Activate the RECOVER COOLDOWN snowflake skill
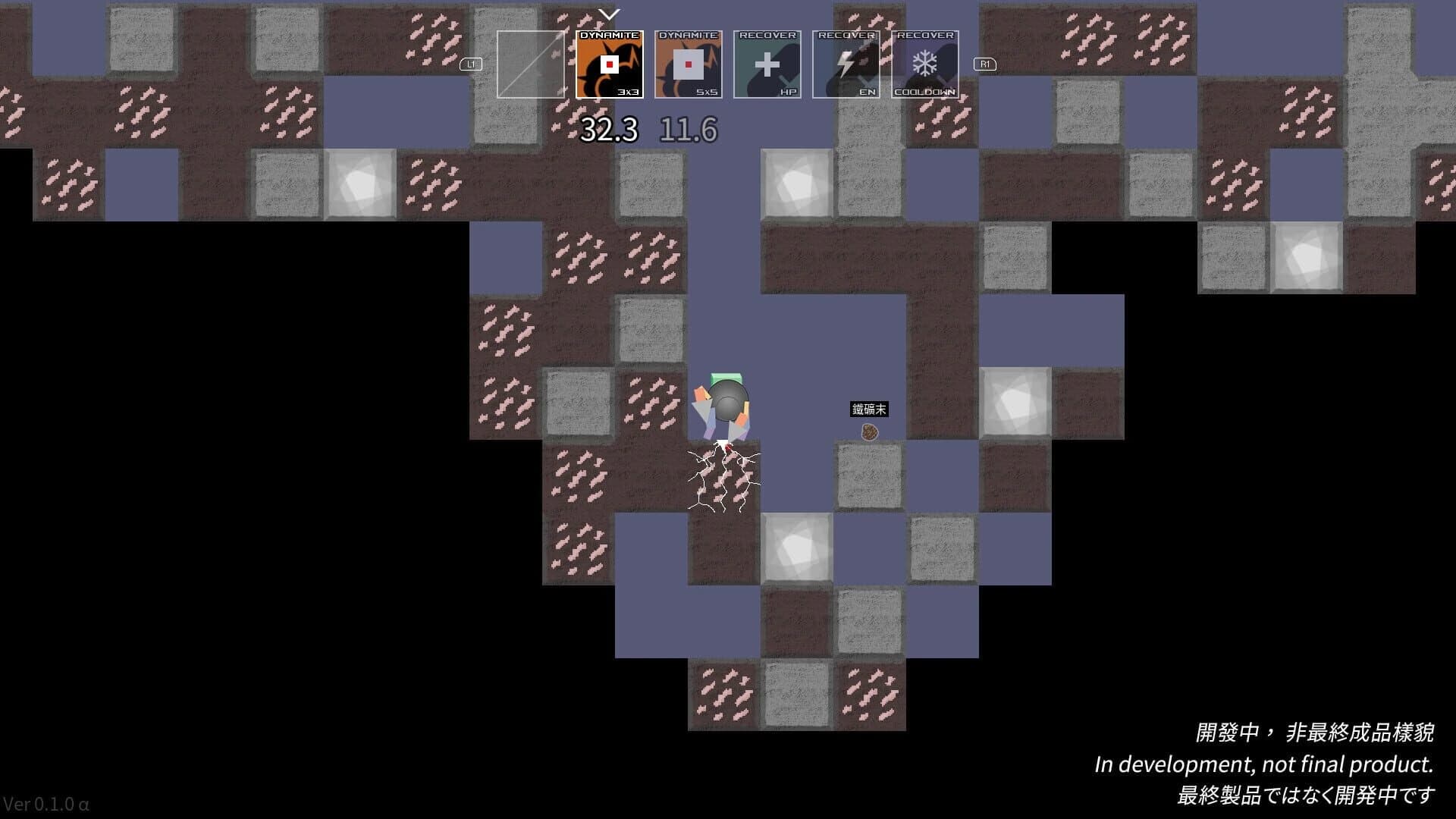 tap(924, 64)
